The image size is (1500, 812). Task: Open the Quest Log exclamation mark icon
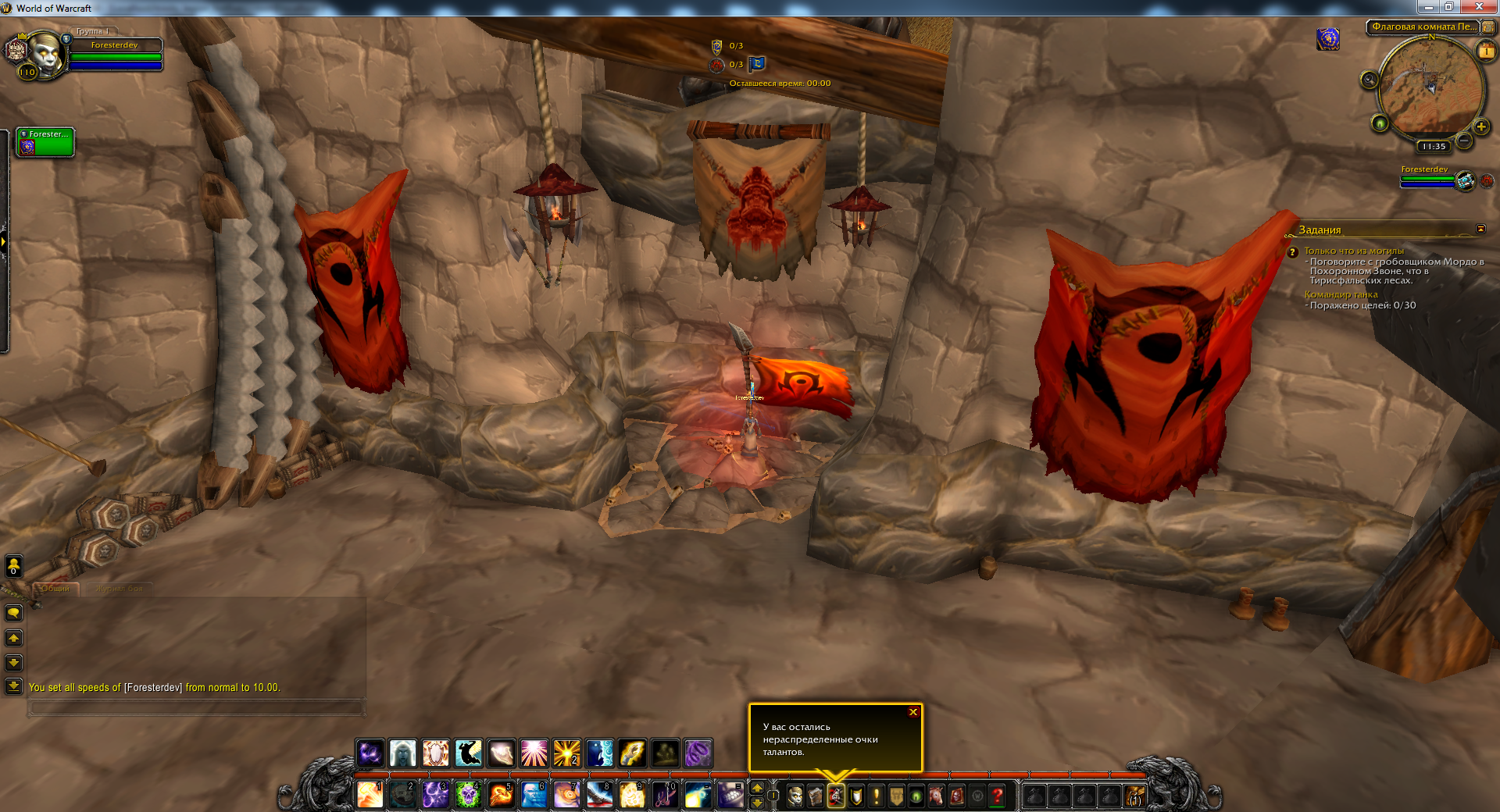[877, 796]
